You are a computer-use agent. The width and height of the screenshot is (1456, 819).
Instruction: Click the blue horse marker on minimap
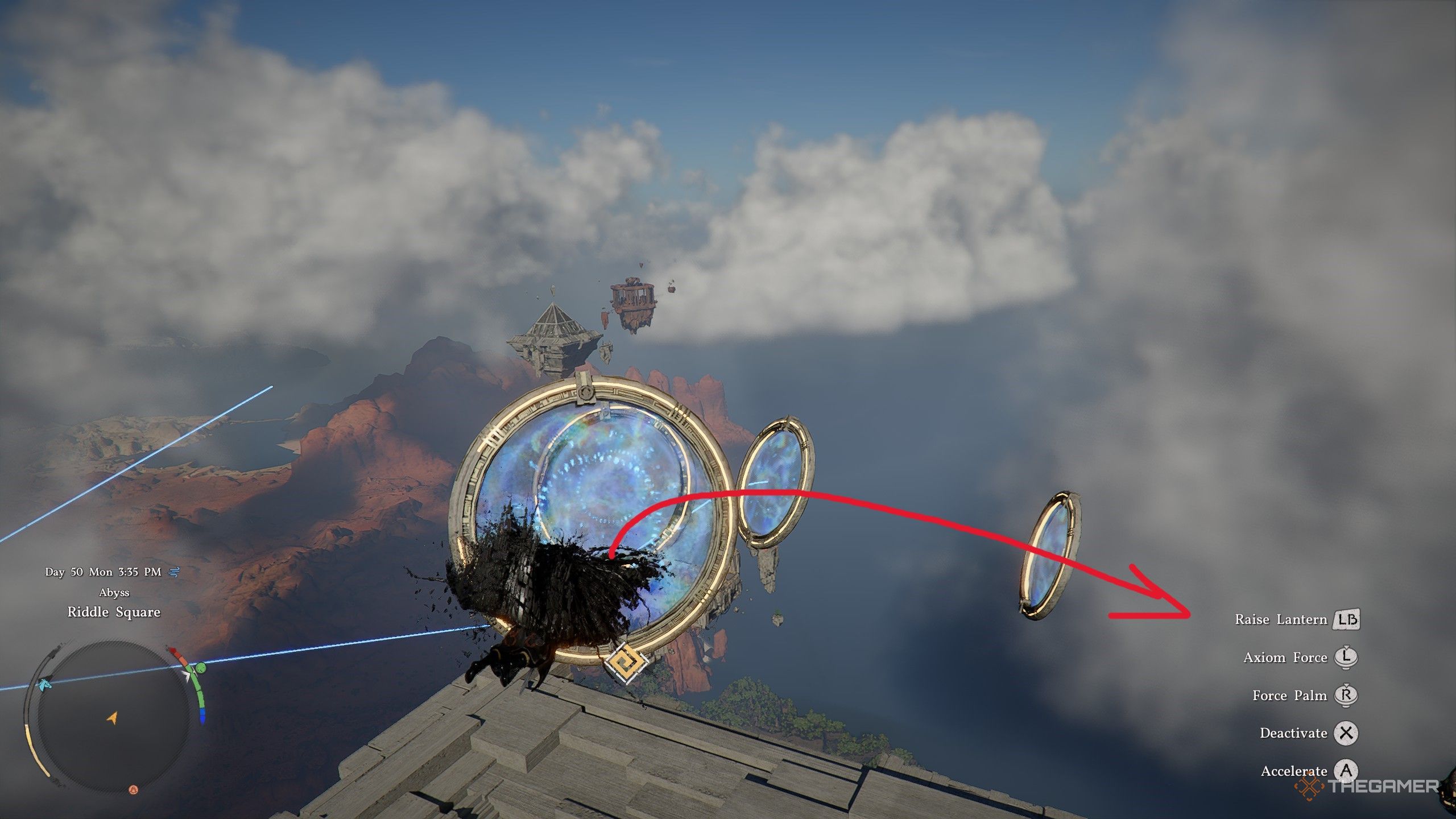pos(45,684)
